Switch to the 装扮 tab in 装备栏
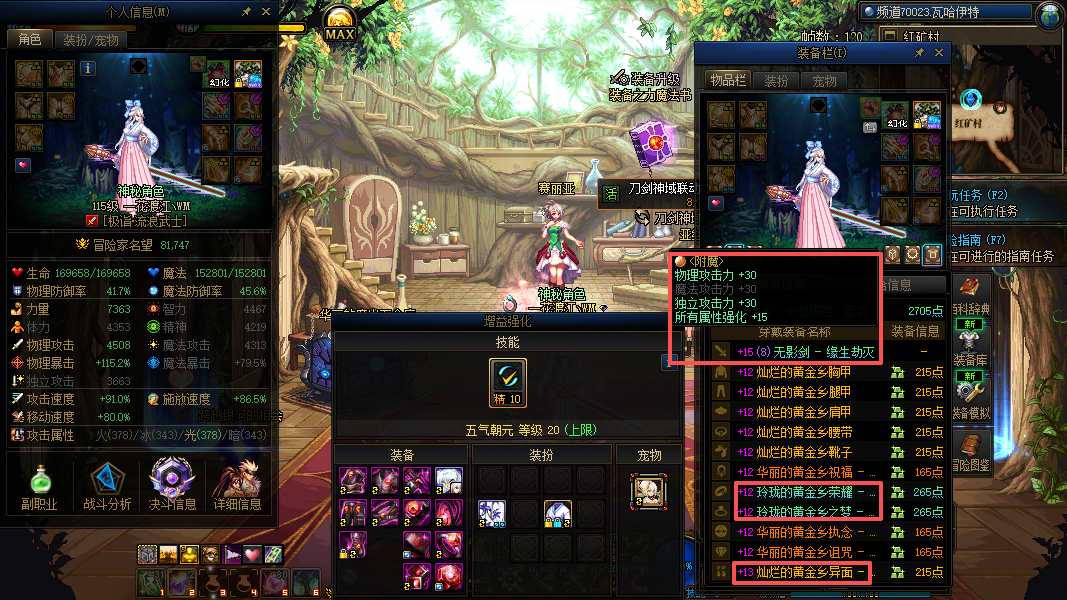The width and height of the screenshot is (1067, 600). (x=776, y=81)
